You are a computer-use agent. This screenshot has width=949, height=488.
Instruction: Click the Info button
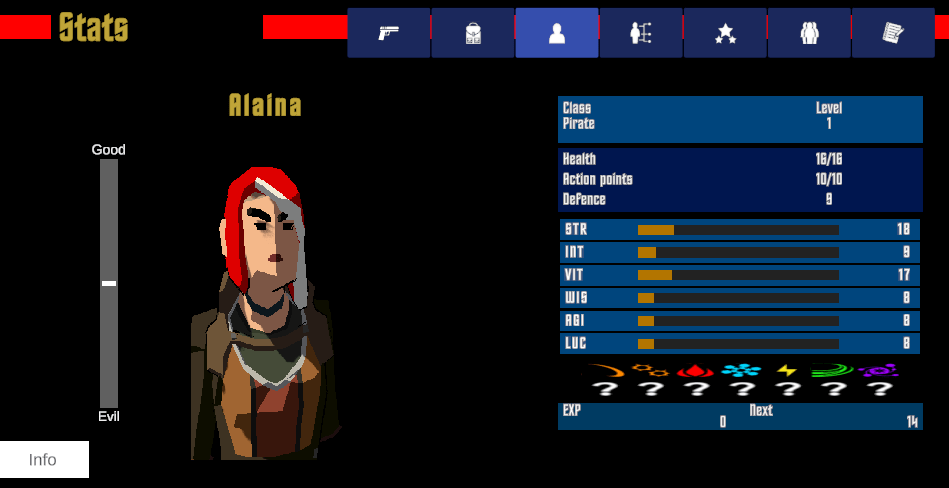(x=44, y=460)
